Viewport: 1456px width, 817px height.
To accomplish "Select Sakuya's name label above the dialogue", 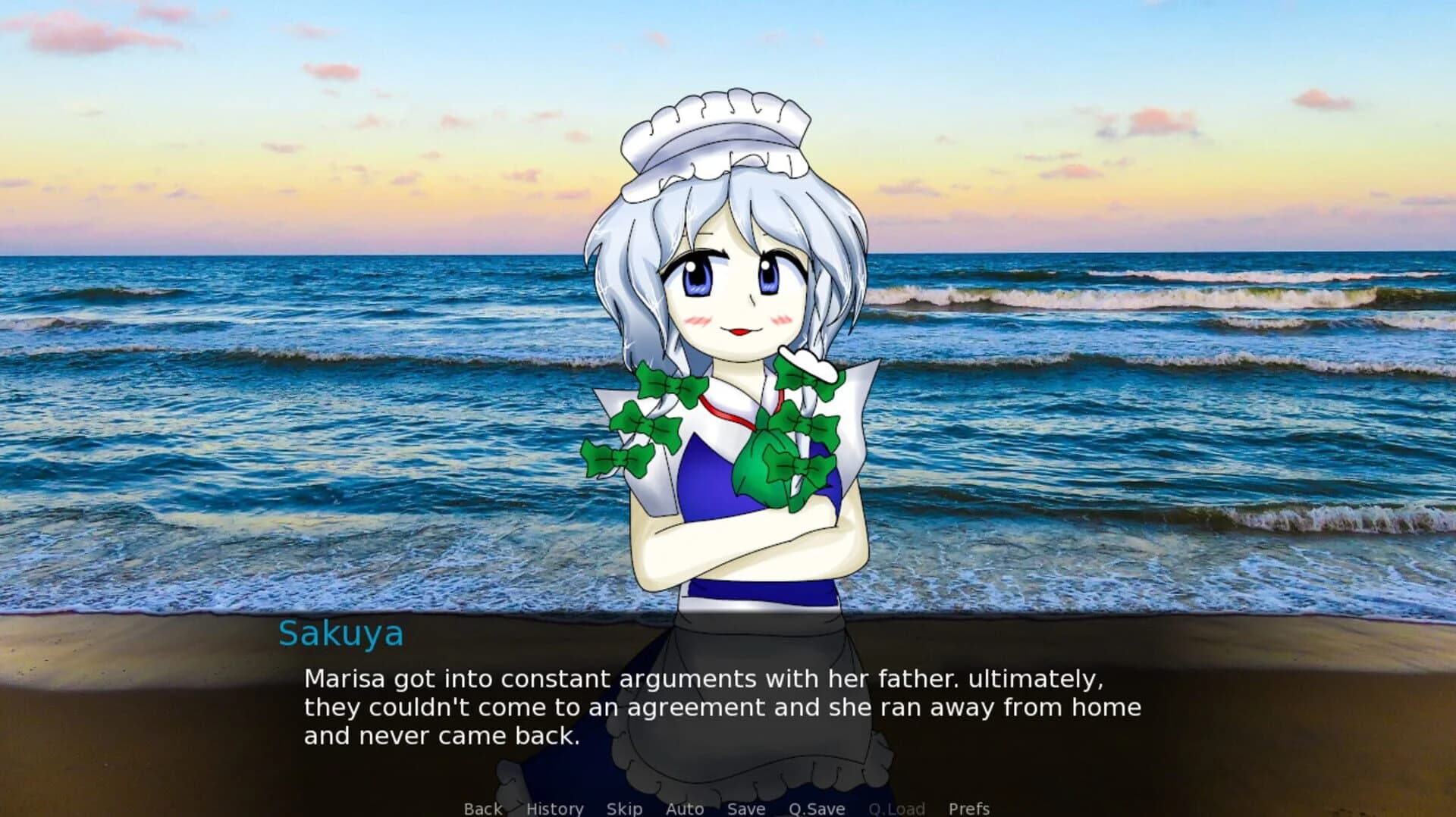I will pyautogui.click(x=340, y=634).
